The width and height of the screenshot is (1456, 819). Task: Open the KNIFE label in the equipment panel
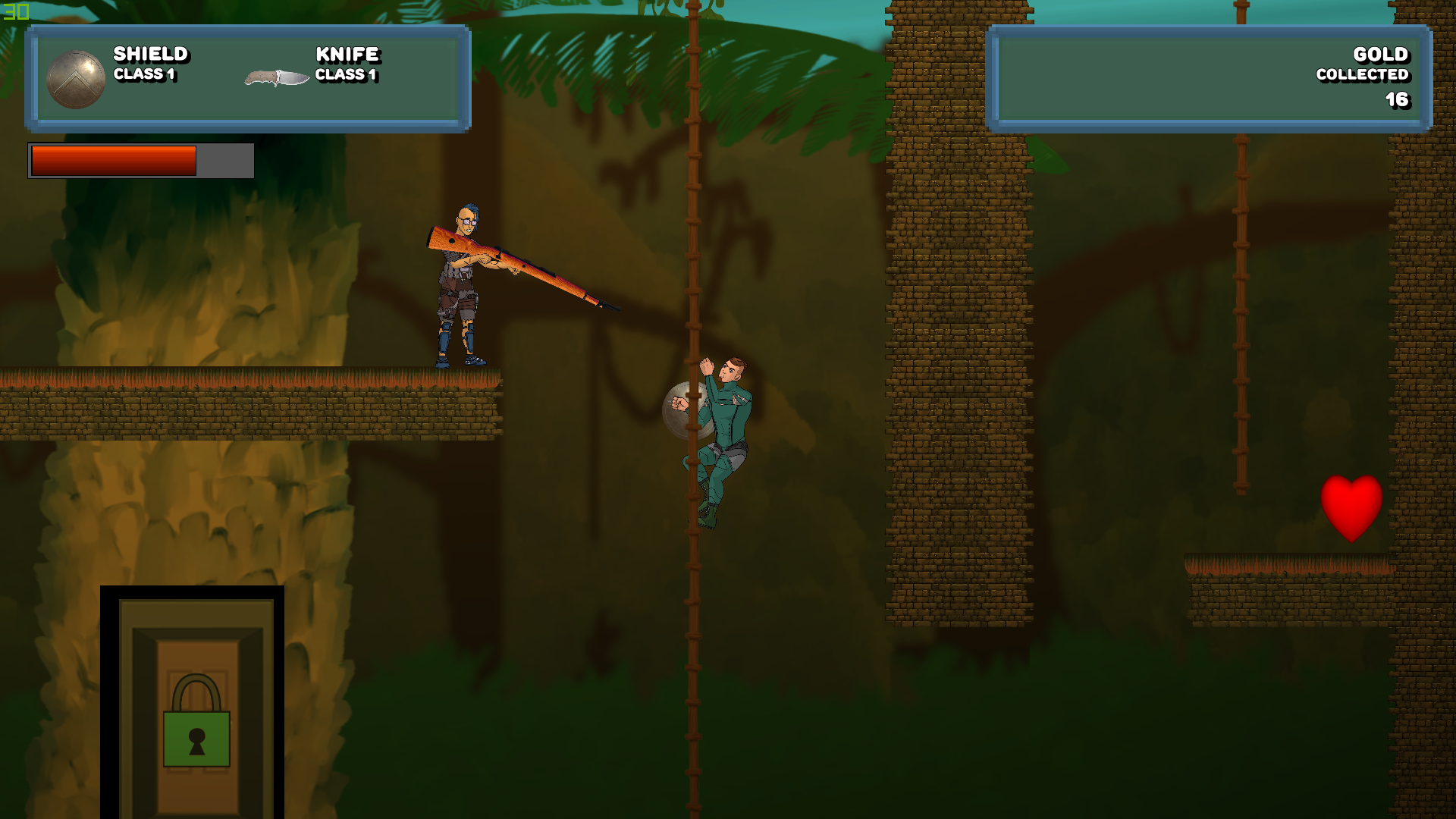347,54
